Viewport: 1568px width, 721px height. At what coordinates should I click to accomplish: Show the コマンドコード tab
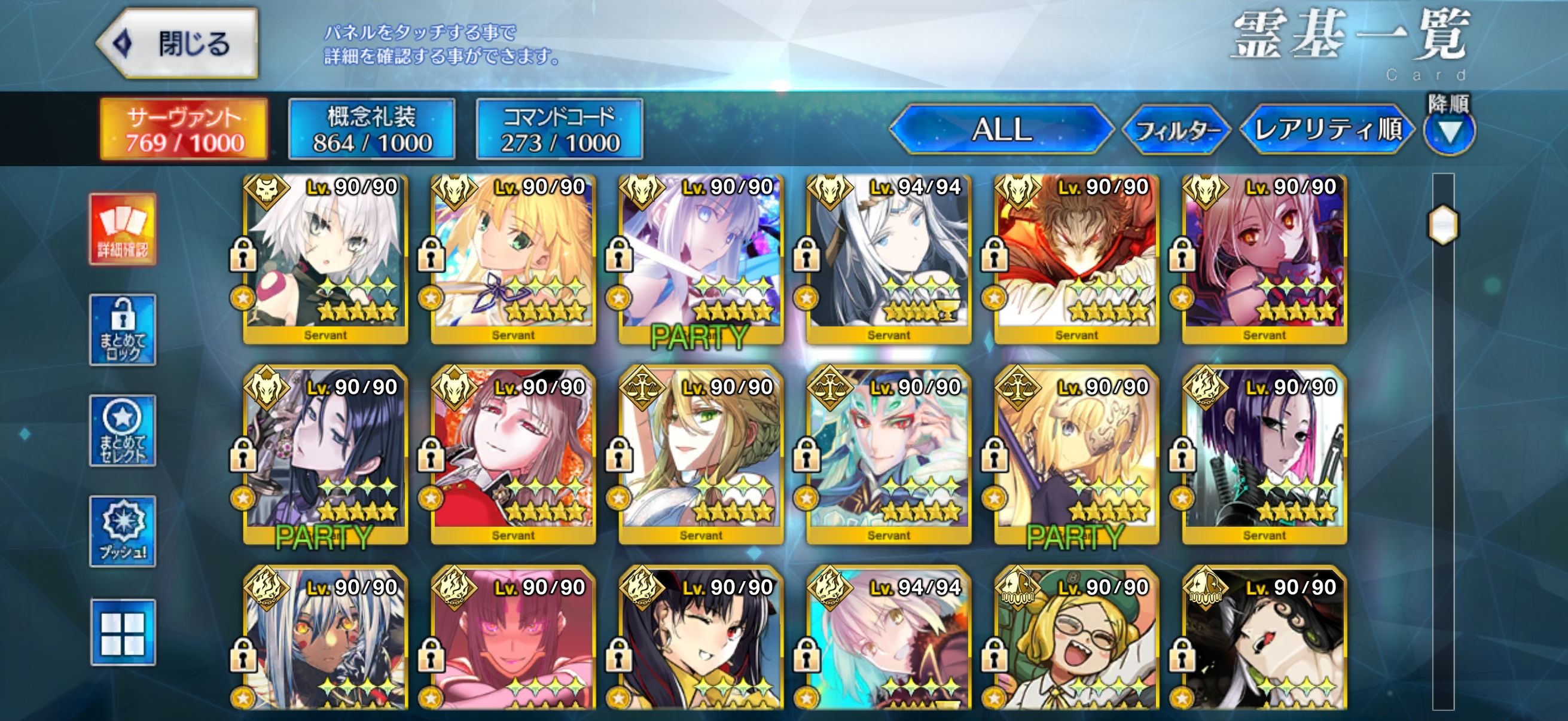pos(559,130)
